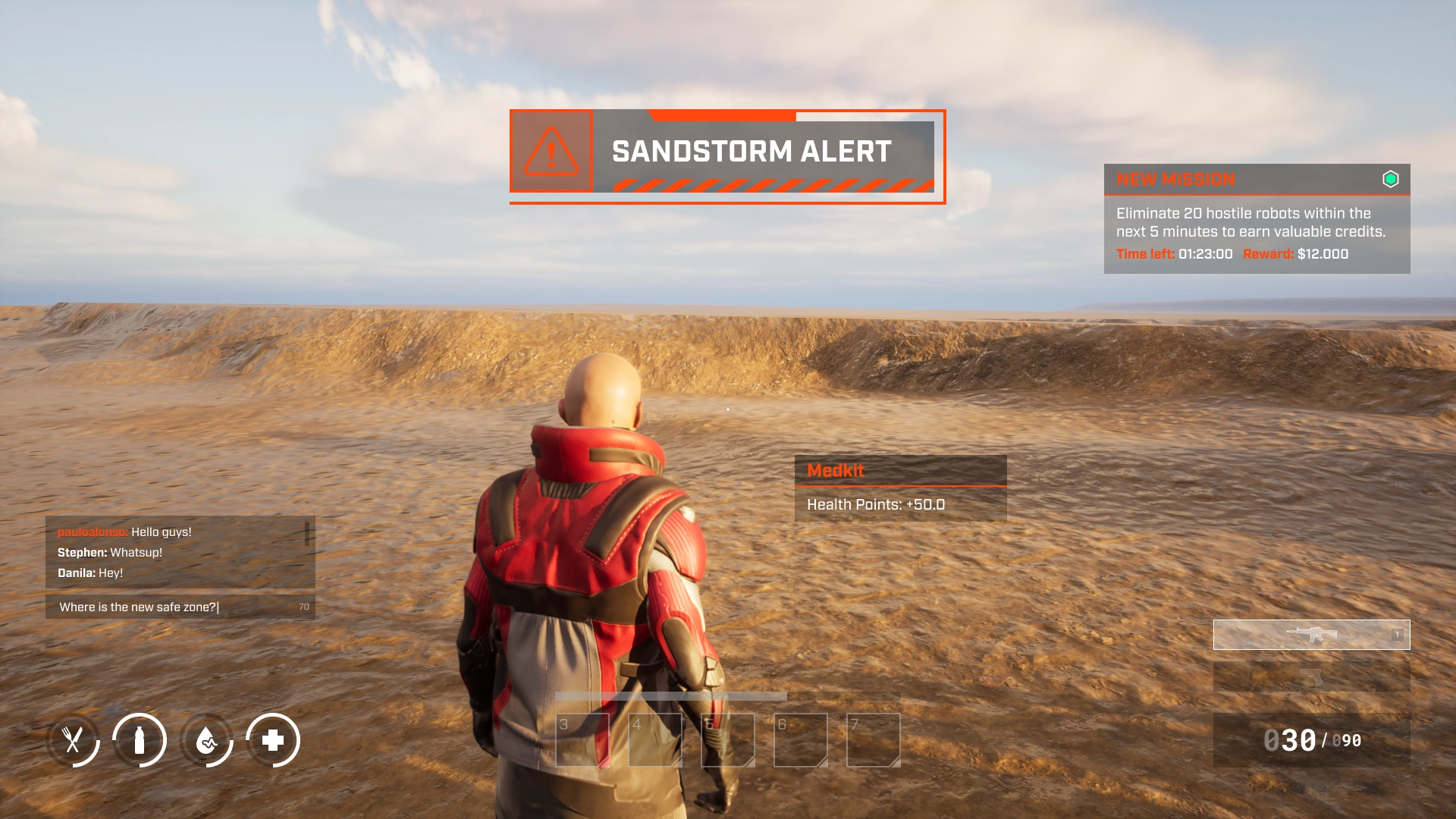The image size is (1456, 819).
Task: Click the water bottle thirst icon
Action: pyautogui.click(x=140, y=740)
